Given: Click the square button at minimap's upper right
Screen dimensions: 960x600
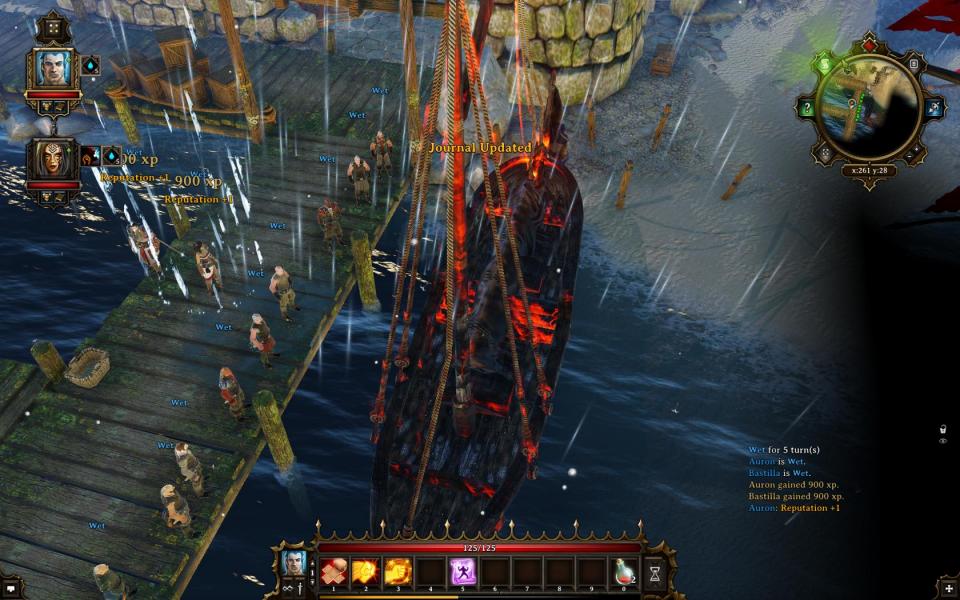Looking at the screenshot, I should click(914, 65).
